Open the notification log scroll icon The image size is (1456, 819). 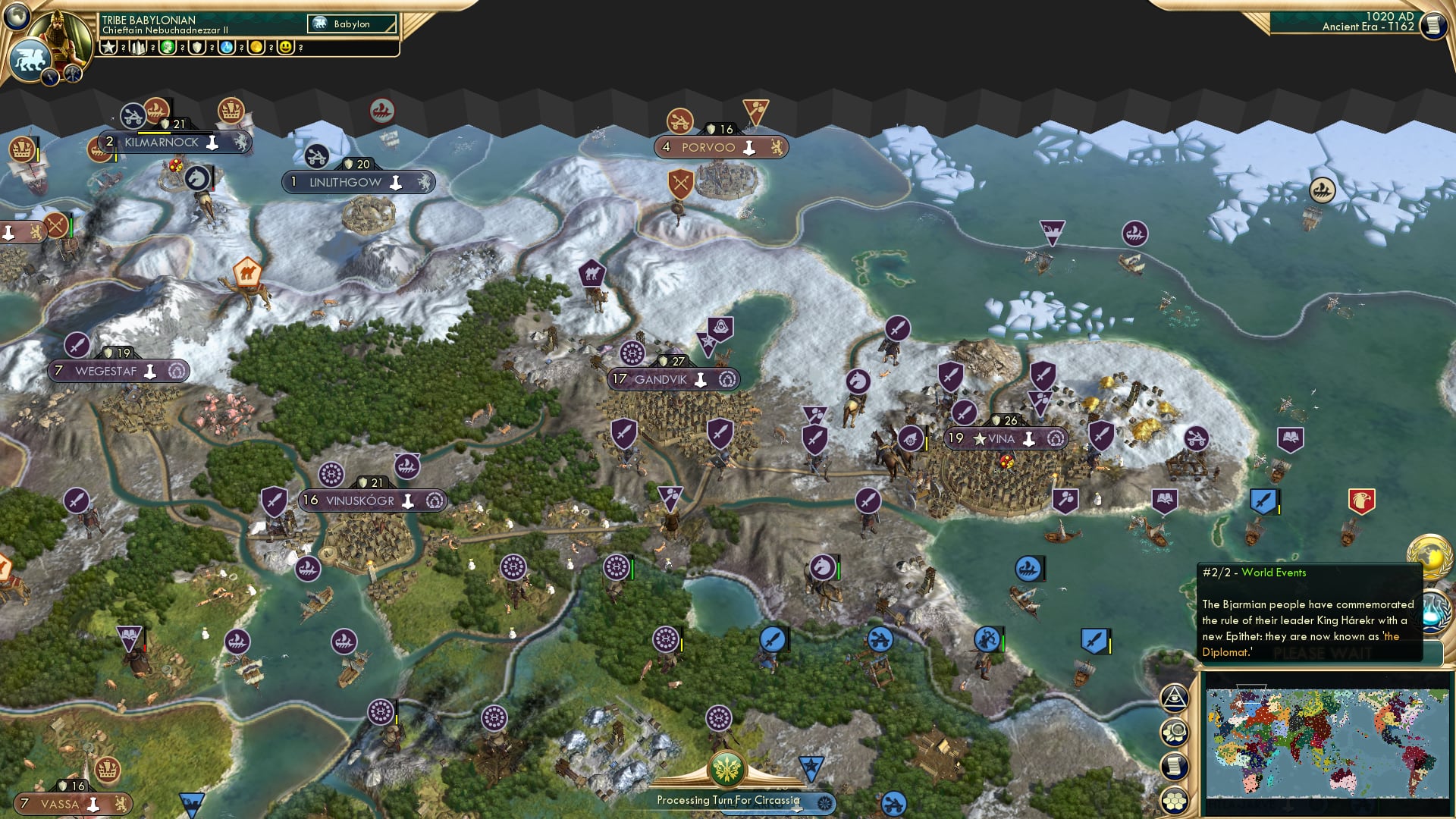pyautogui.click(x=1174, y=764)
